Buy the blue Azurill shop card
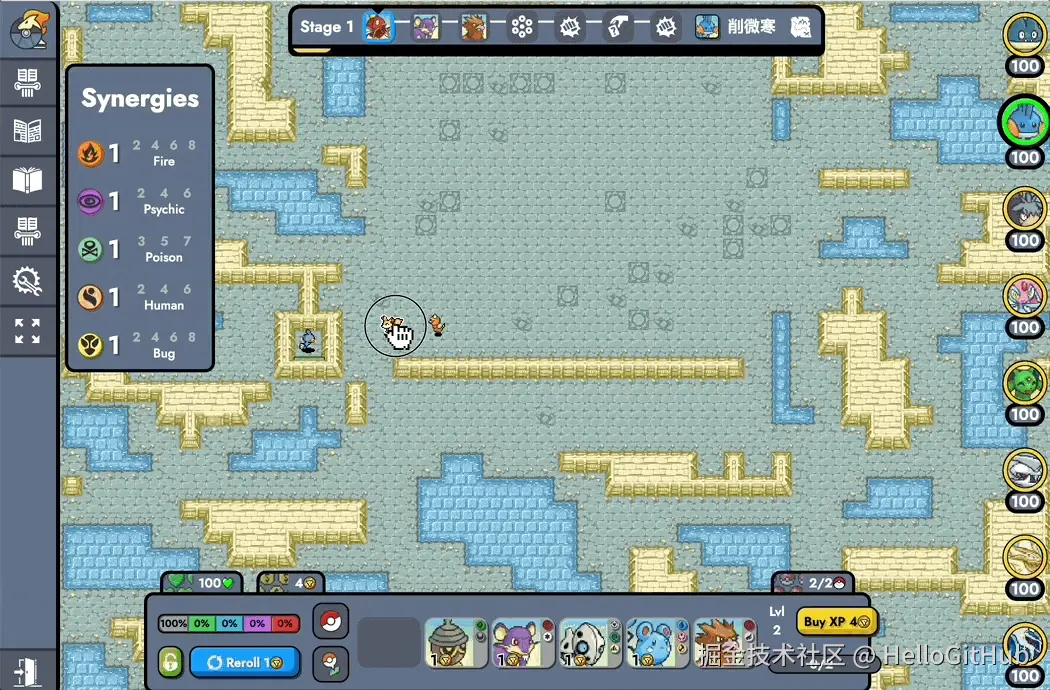 (x=657, y=642)
